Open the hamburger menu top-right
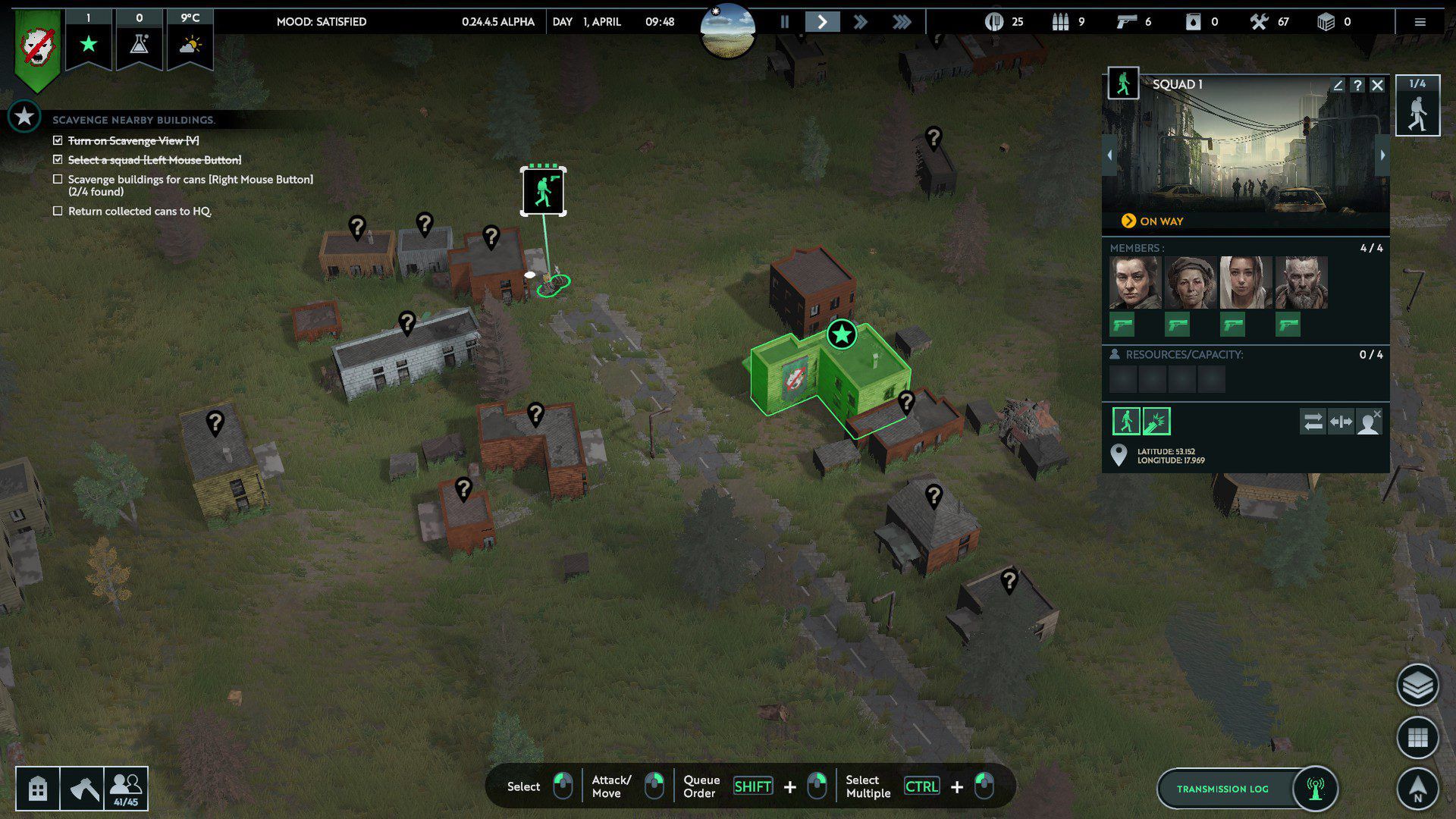1456x819 pixels. pos(1420,22)
